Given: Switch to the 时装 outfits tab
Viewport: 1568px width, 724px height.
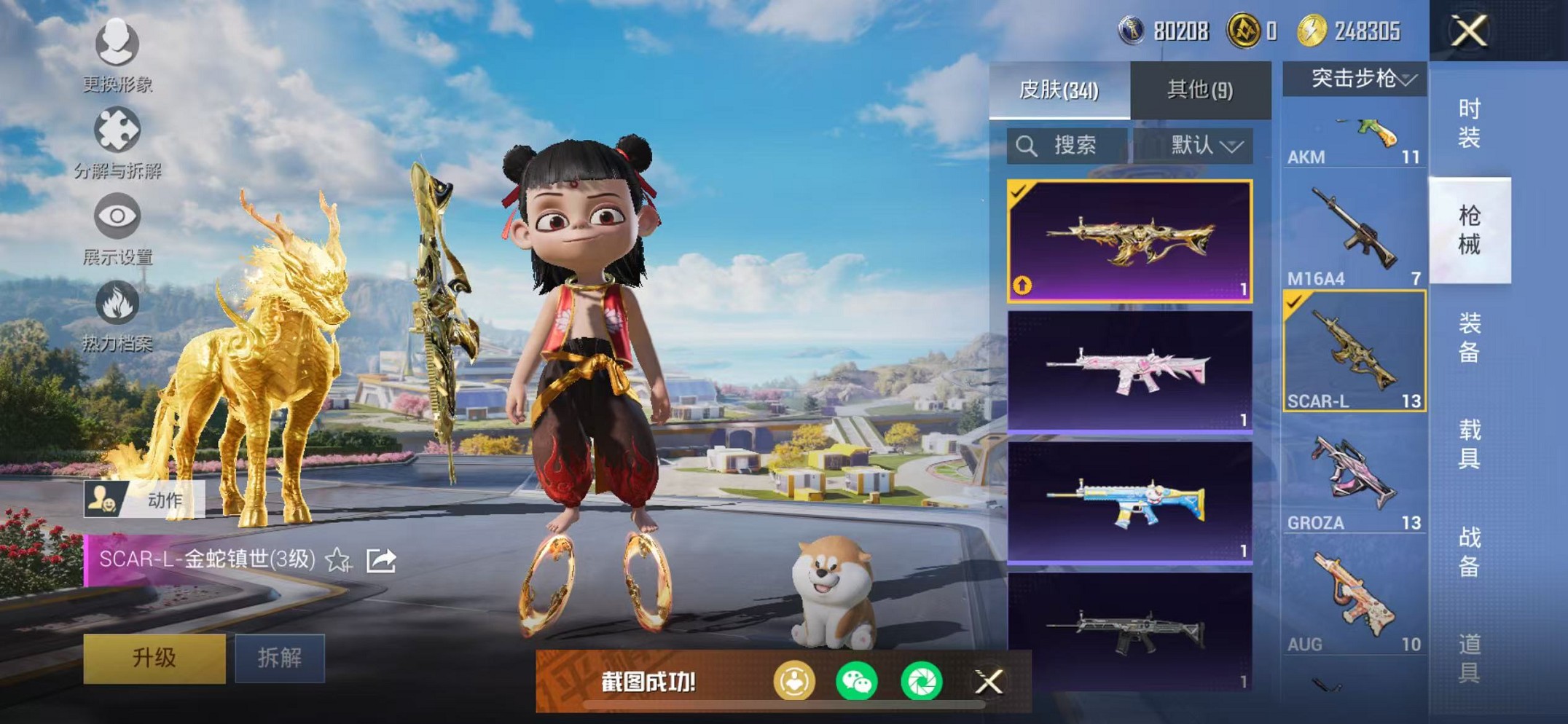Looking at the screenshot, I should [x=1469, y=122].
